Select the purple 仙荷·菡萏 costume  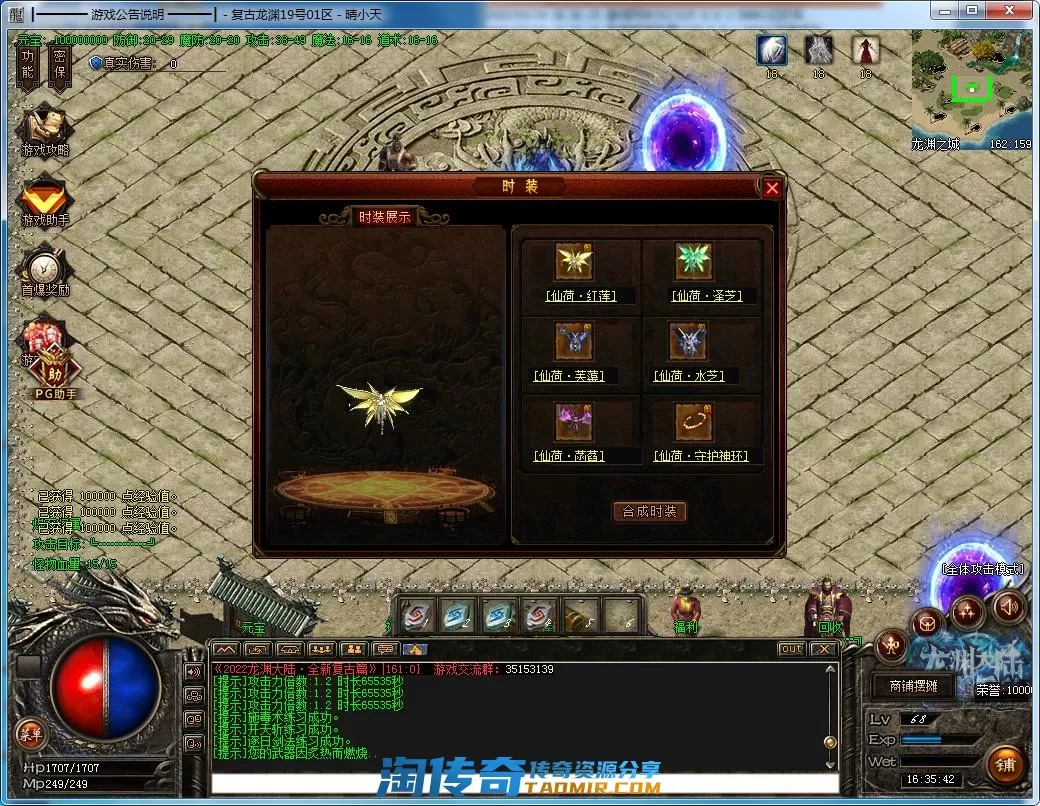click(574, 422)
